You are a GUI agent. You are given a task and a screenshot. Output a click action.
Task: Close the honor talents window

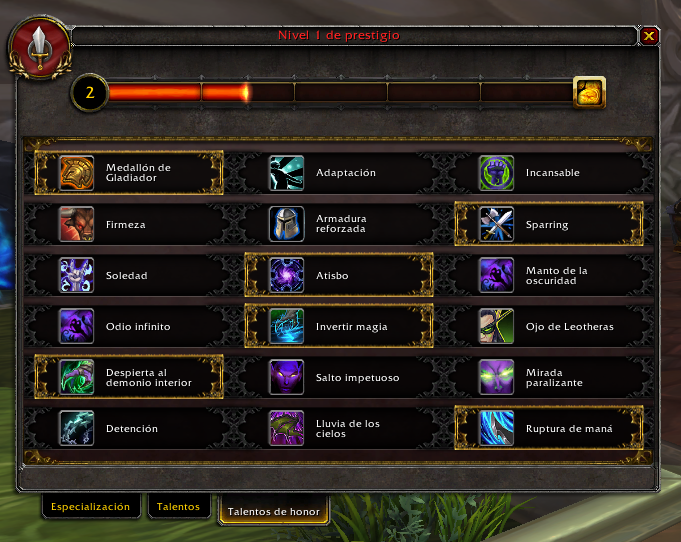[x=649, y=36]
